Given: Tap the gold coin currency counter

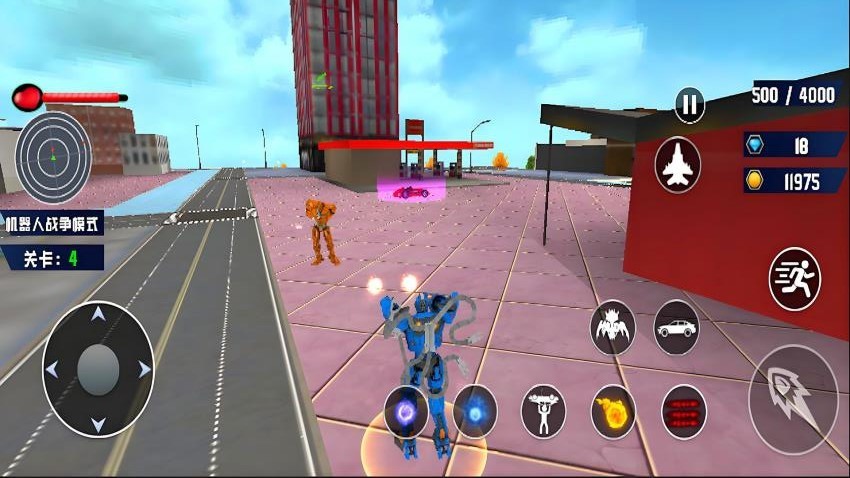Looking at the screenshot, I should point(794,181).
